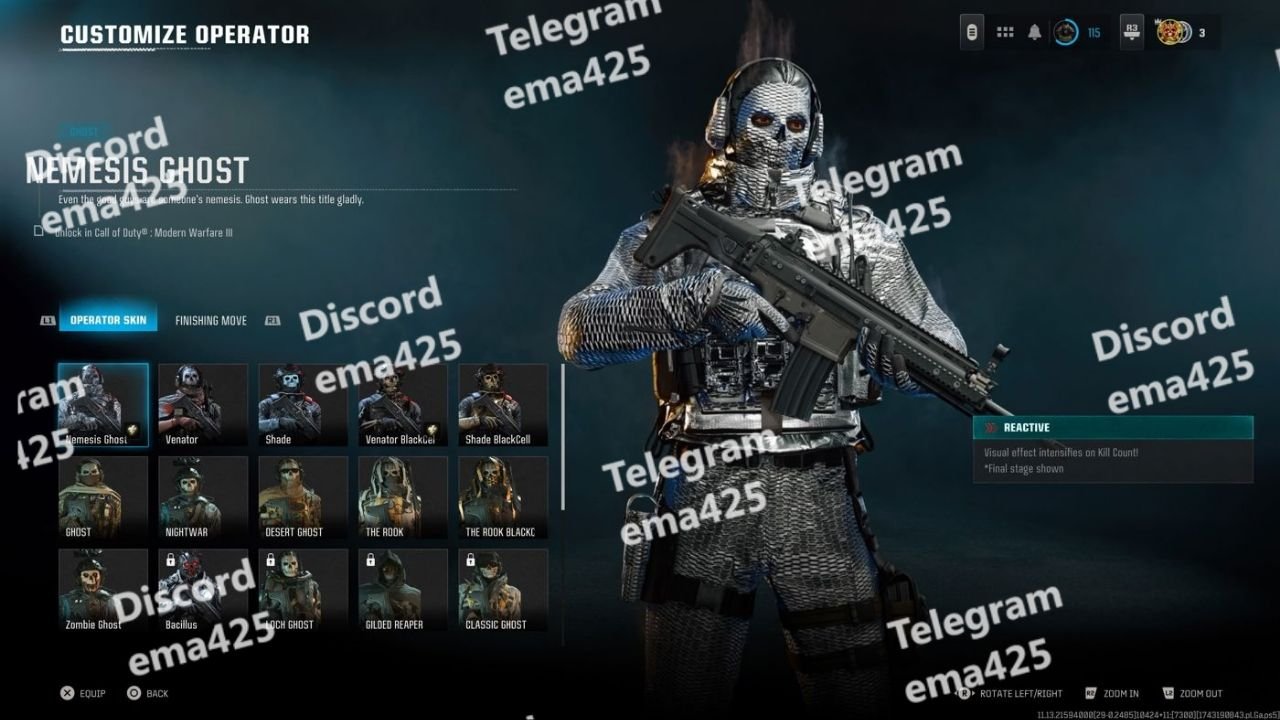Viewport: 1280px width, 720px height.
Task: Choose the Nemesis Ghost skin
Action: [x=103, y=404]
